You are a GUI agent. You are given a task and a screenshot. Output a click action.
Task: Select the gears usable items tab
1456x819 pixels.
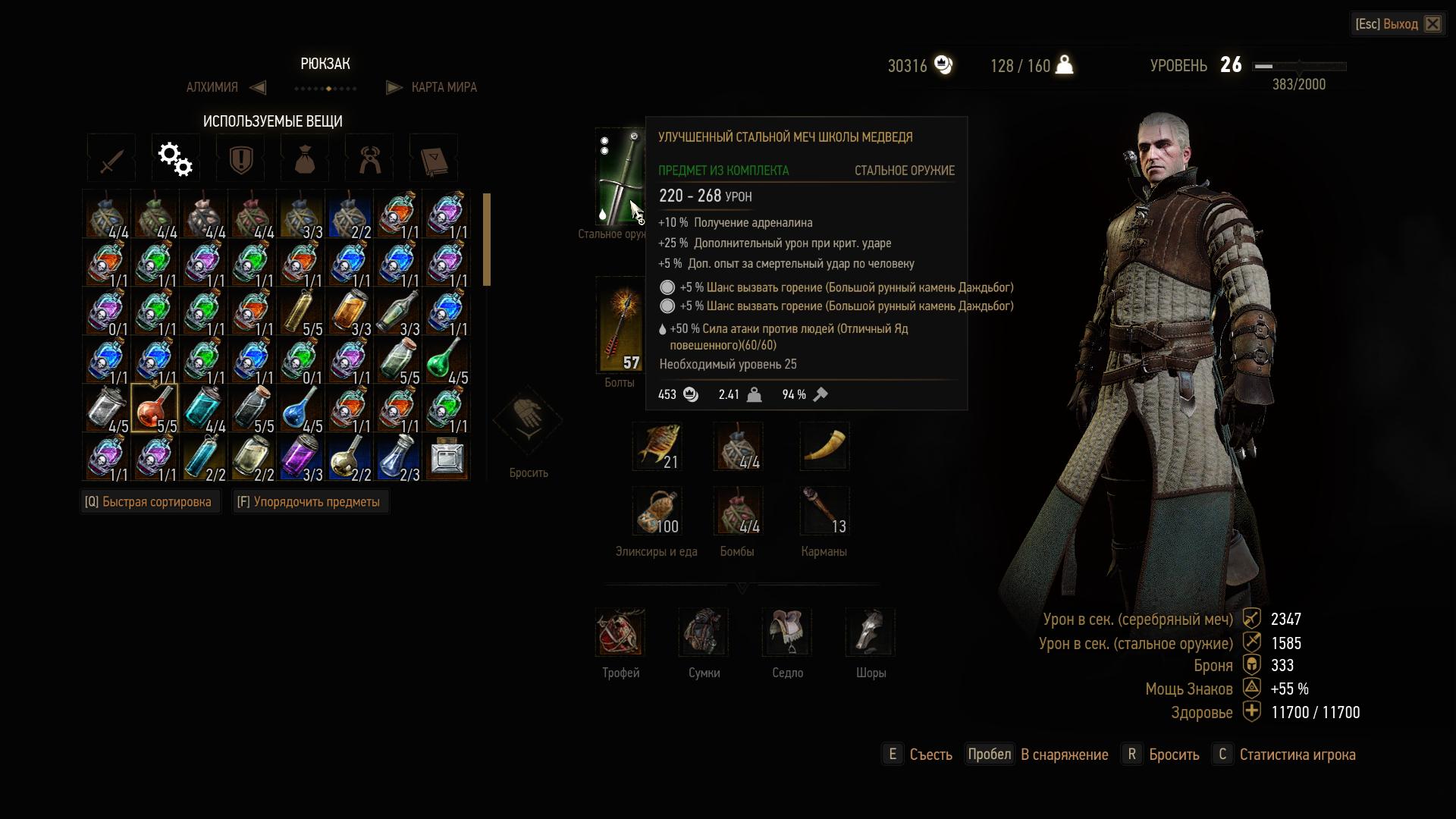pos(175,158)
